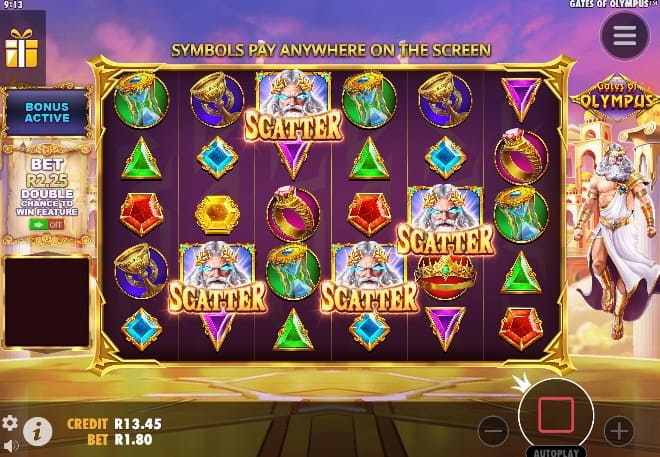Decrease the bet with the minus button
Image resolution: width=660 pixels, height=457 pixels.
(x=493, y=431)
